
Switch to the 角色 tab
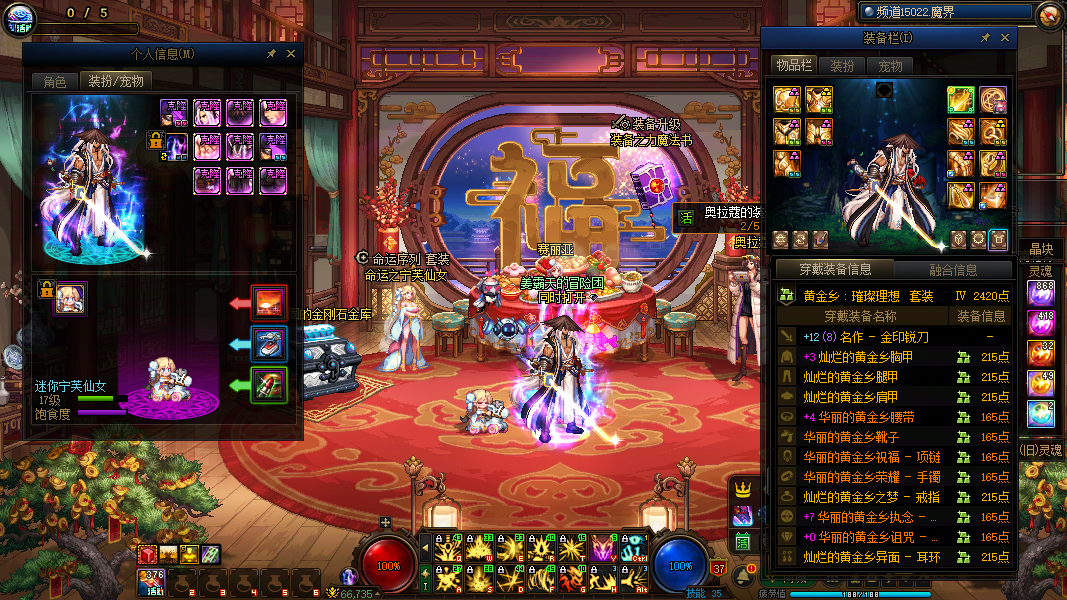54,81
